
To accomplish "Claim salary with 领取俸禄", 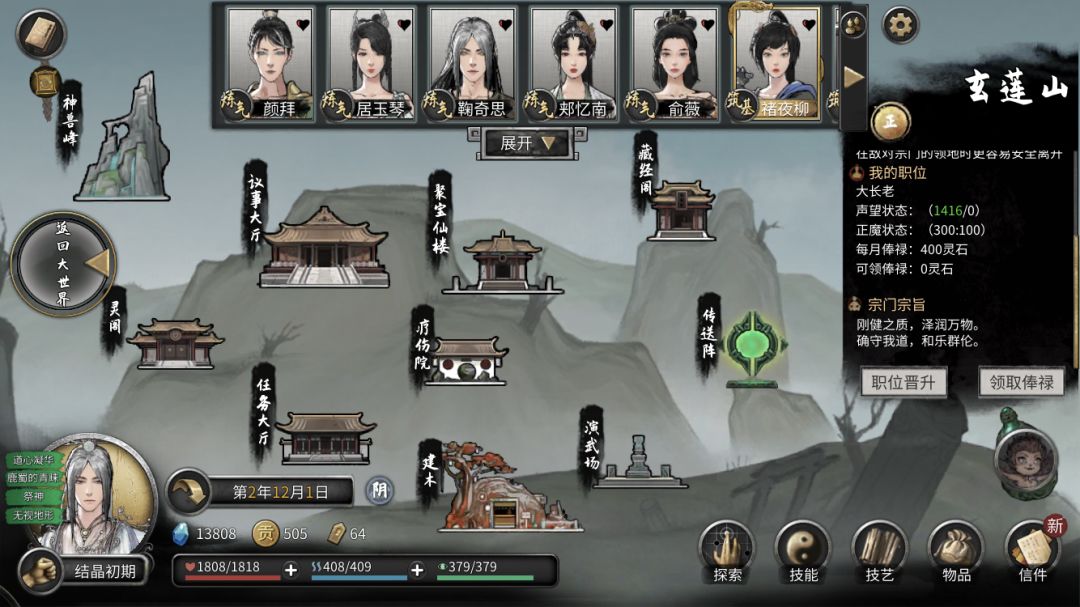I will pyautogui.click(x=1019, y=382).
